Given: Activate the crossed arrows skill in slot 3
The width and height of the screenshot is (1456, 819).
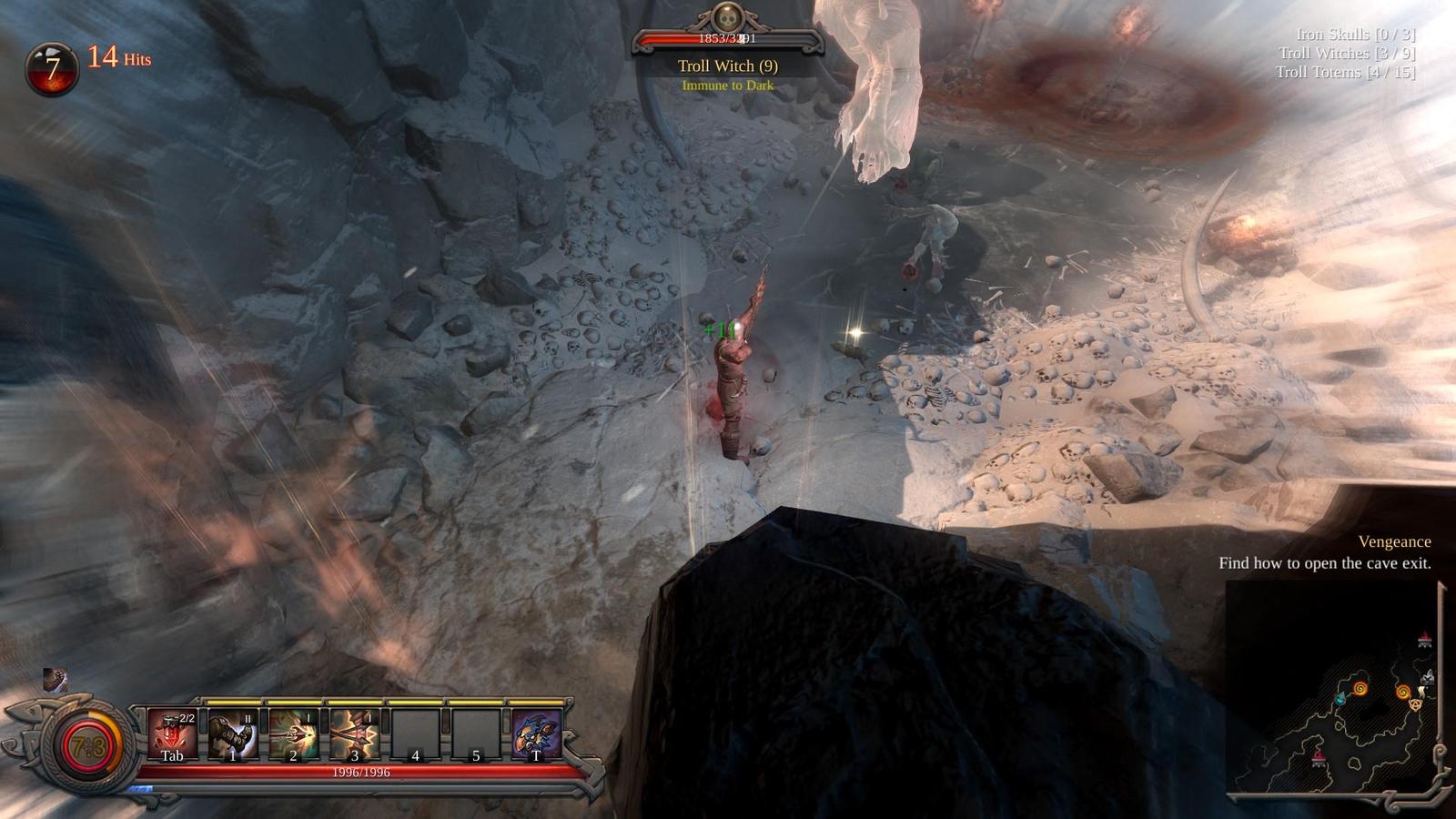Looking at the screenshot, I should coord(354,734).
